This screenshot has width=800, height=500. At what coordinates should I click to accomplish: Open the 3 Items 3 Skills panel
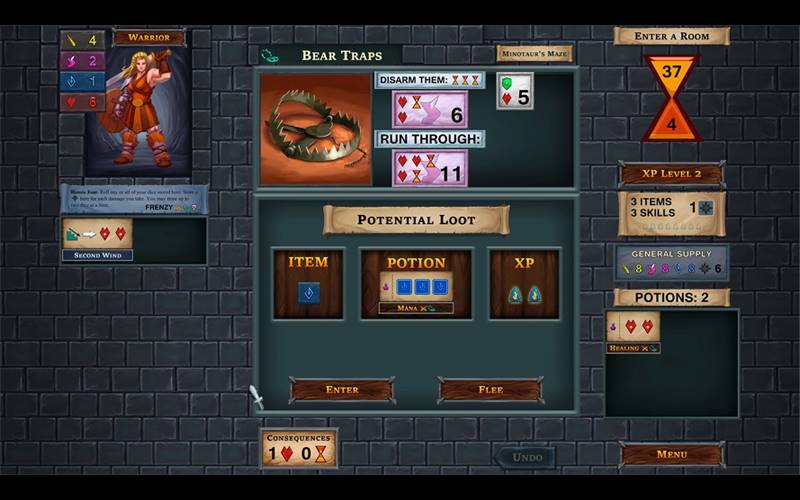point(671,212)
